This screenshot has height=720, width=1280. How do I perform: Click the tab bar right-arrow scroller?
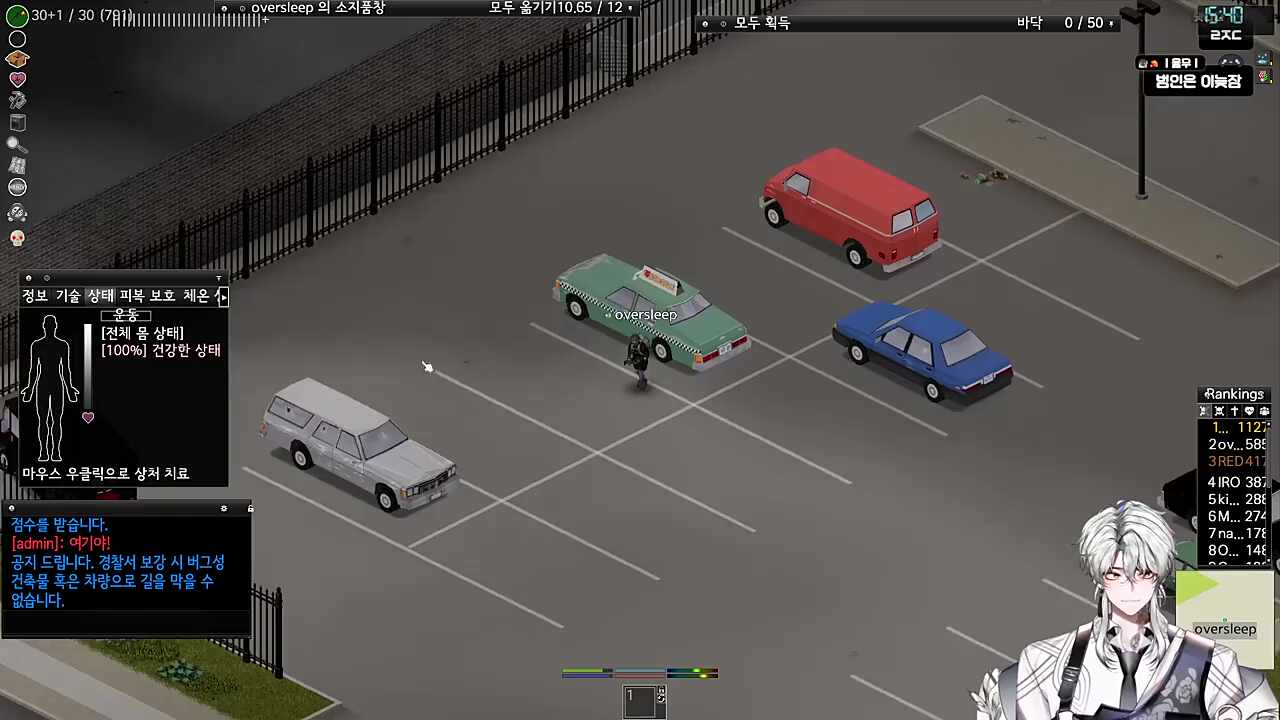[x=222, y=296]
